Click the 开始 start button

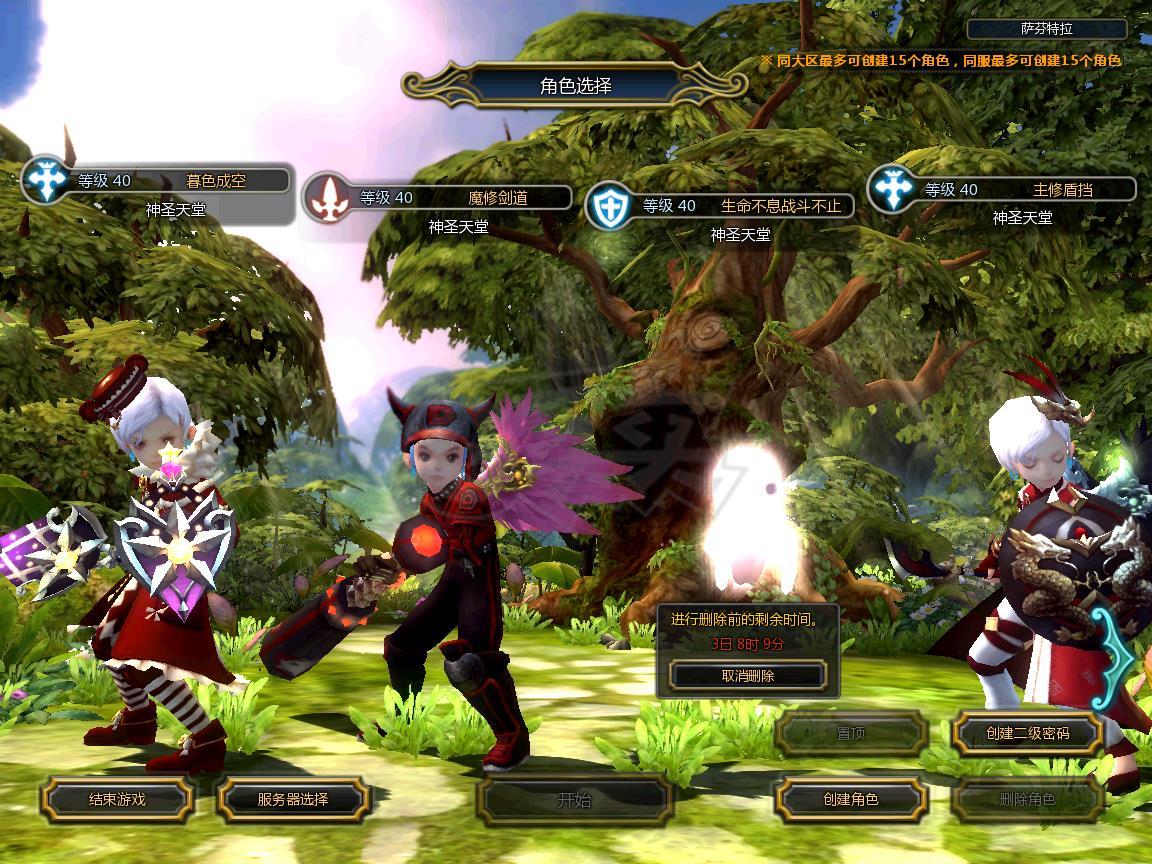point(574,800)
